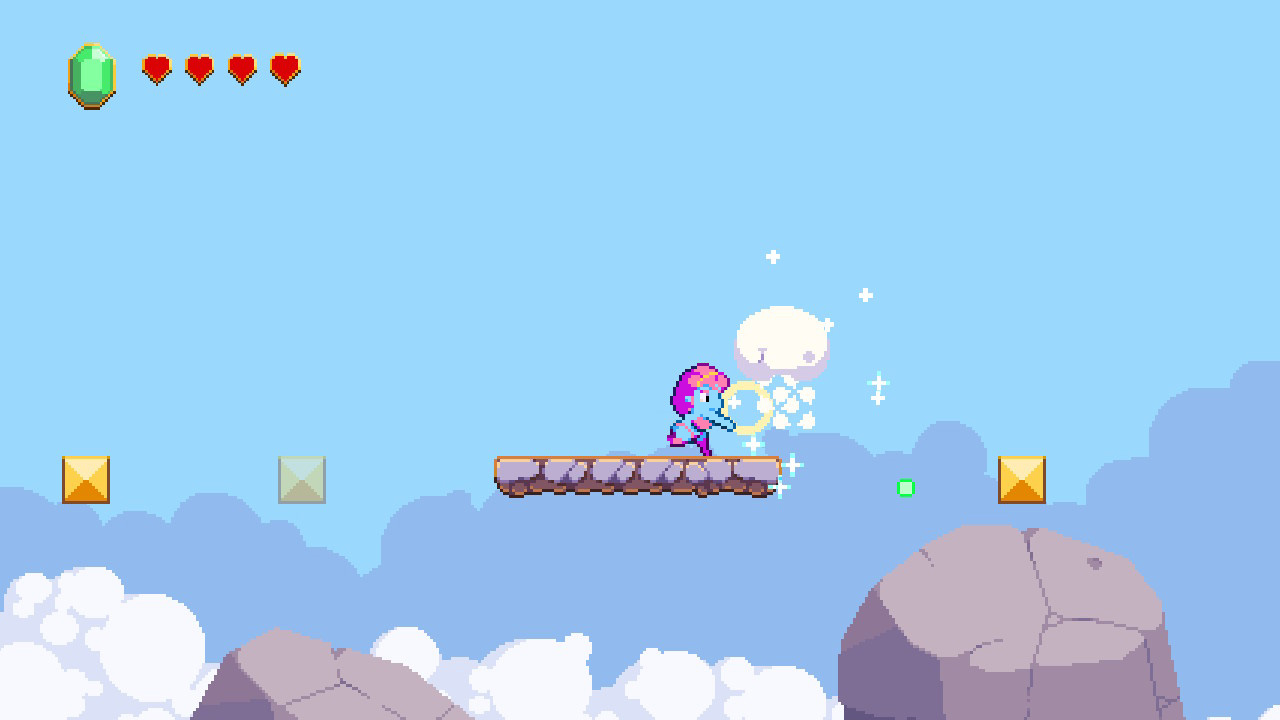Select the first red heart
Viewport: 1280px width, 720px height.
point(156,70)
